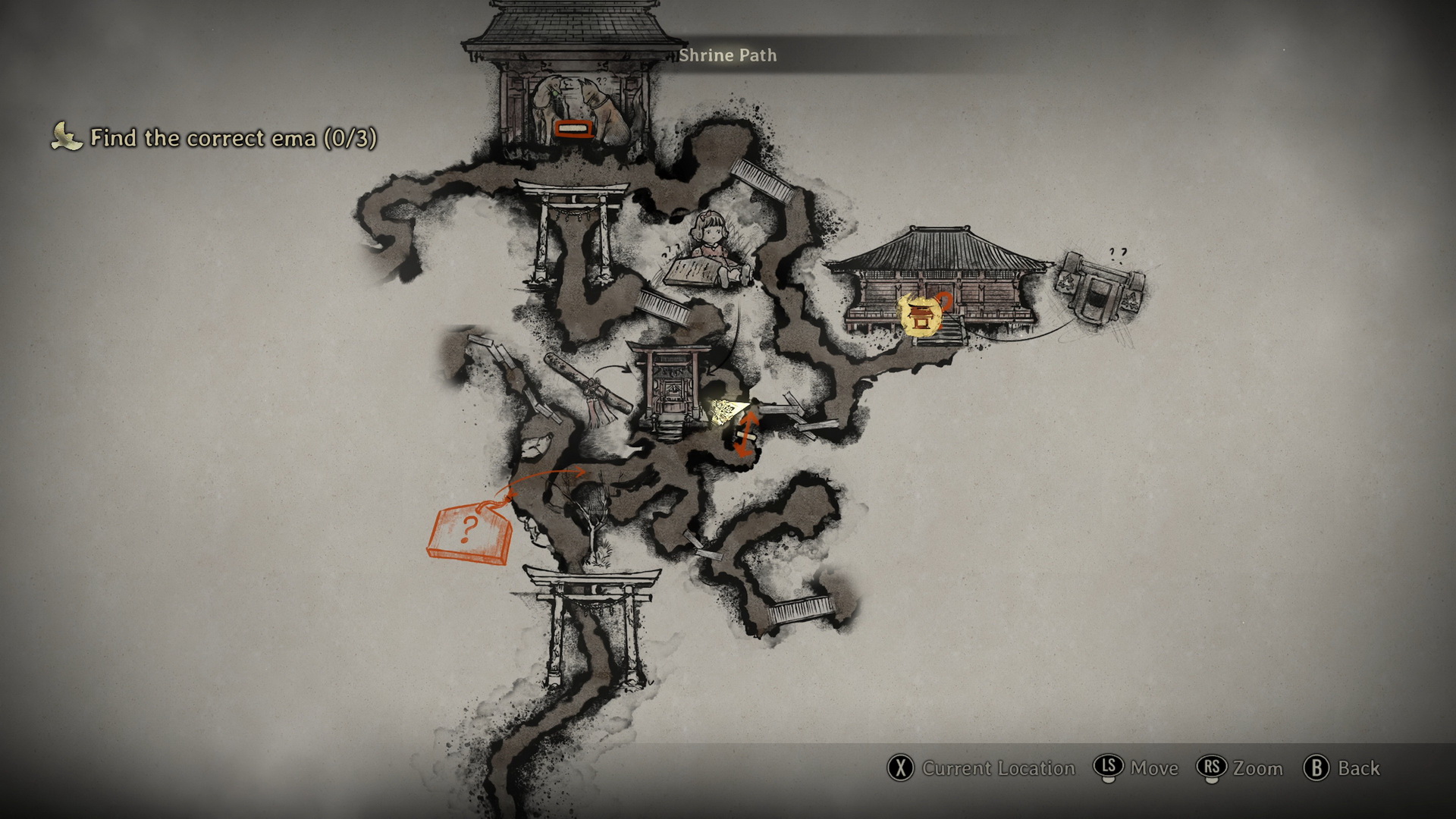Click the doll girl sketch note on the map
The image size is (1456, 819).
(x=708, y=253)
